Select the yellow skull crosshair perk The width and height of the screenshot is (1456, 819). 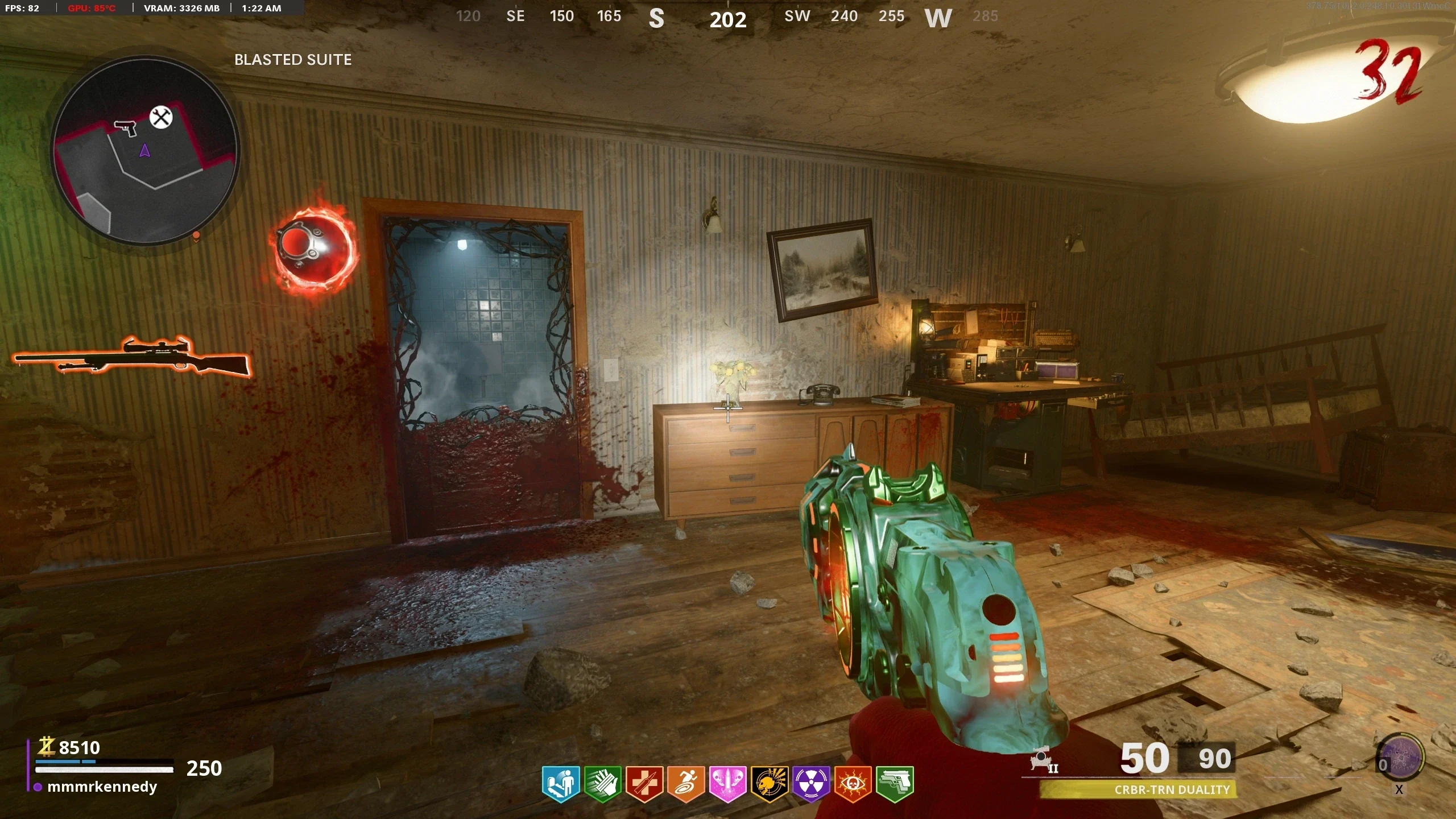(x=770, y=784)
